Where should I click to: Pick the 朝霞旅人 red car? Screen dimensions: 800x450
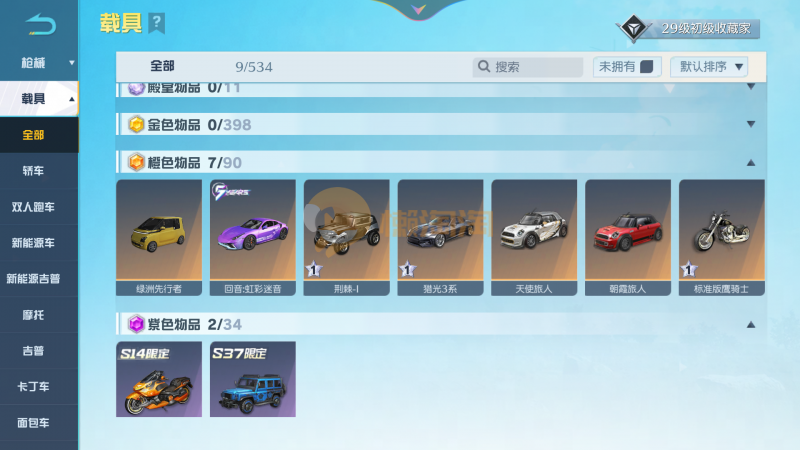pyautogui.click(x=628, y=238)
